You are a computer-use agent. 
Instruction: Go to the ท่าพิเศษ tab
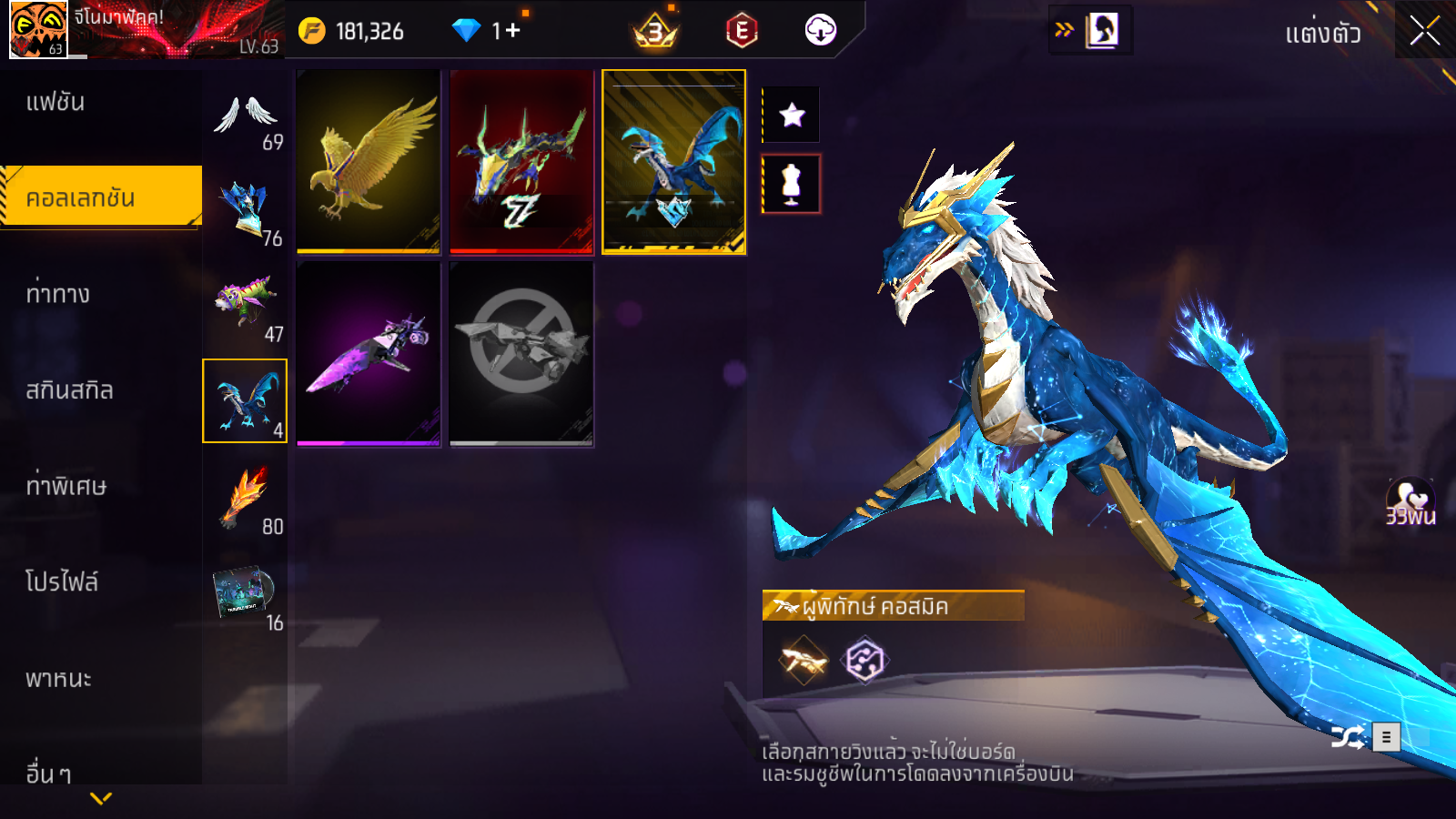66,486
